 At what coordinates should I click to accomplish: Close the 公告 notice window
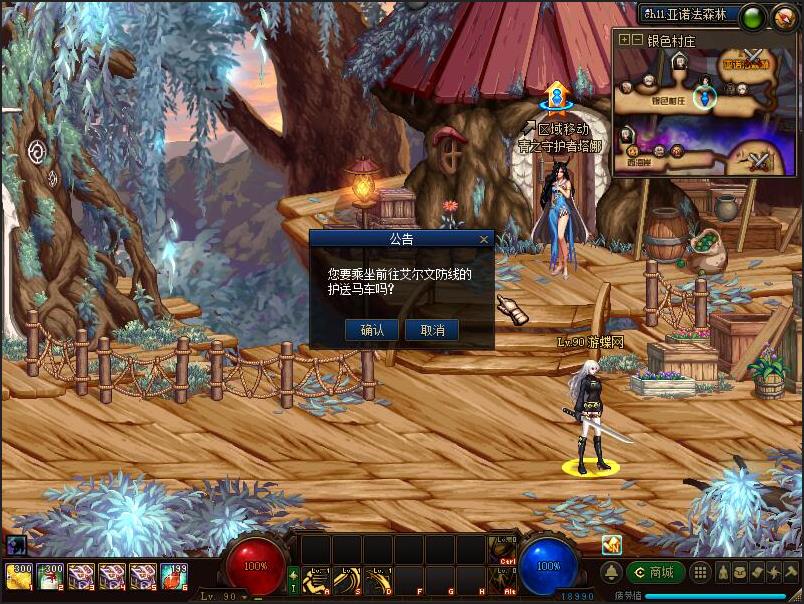tap(485, 240)
